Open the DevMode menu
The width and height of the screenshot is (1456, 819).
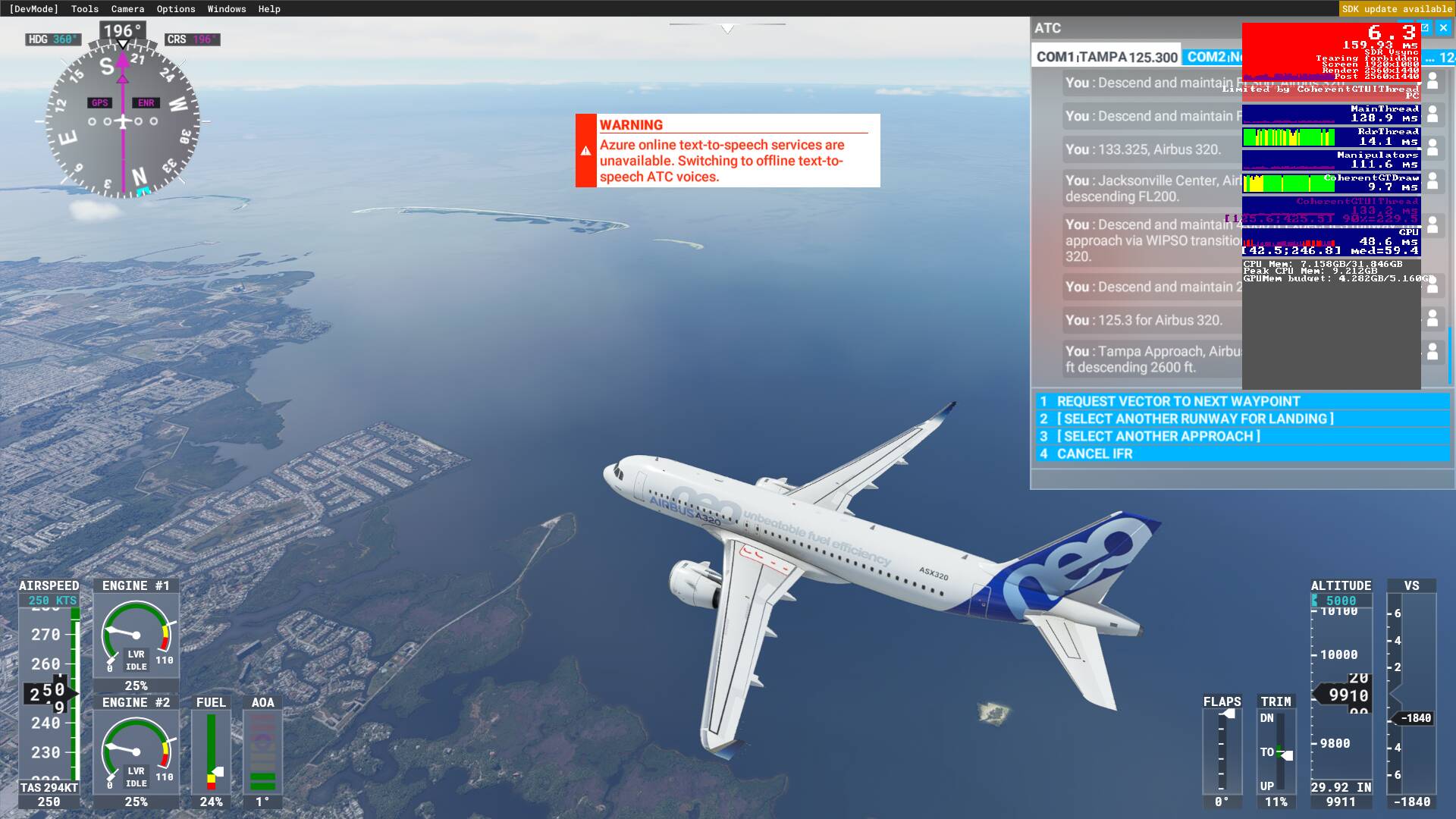click(33, 9)
